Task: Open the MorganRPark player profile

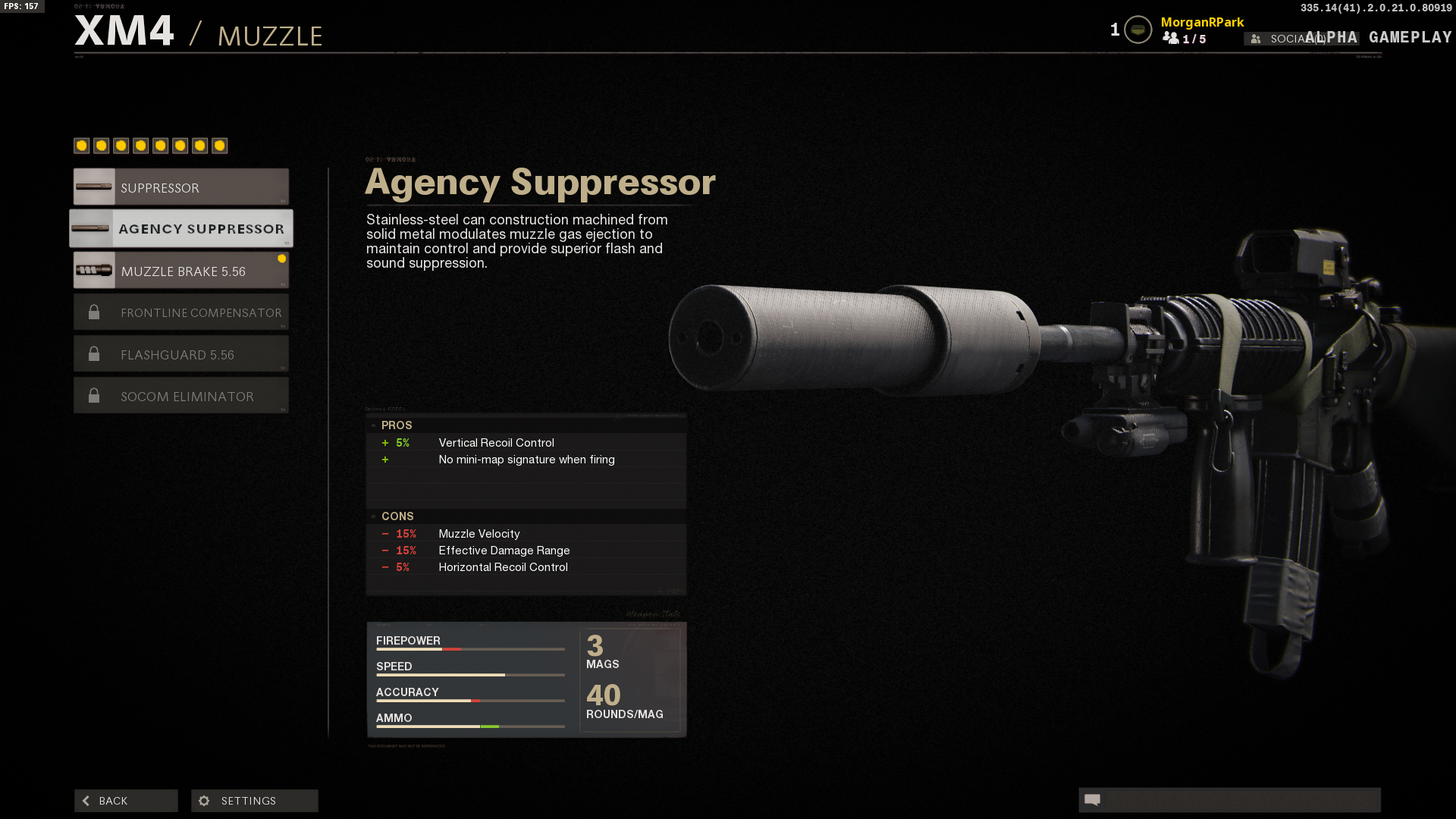Action: (x=1202, y=23)
